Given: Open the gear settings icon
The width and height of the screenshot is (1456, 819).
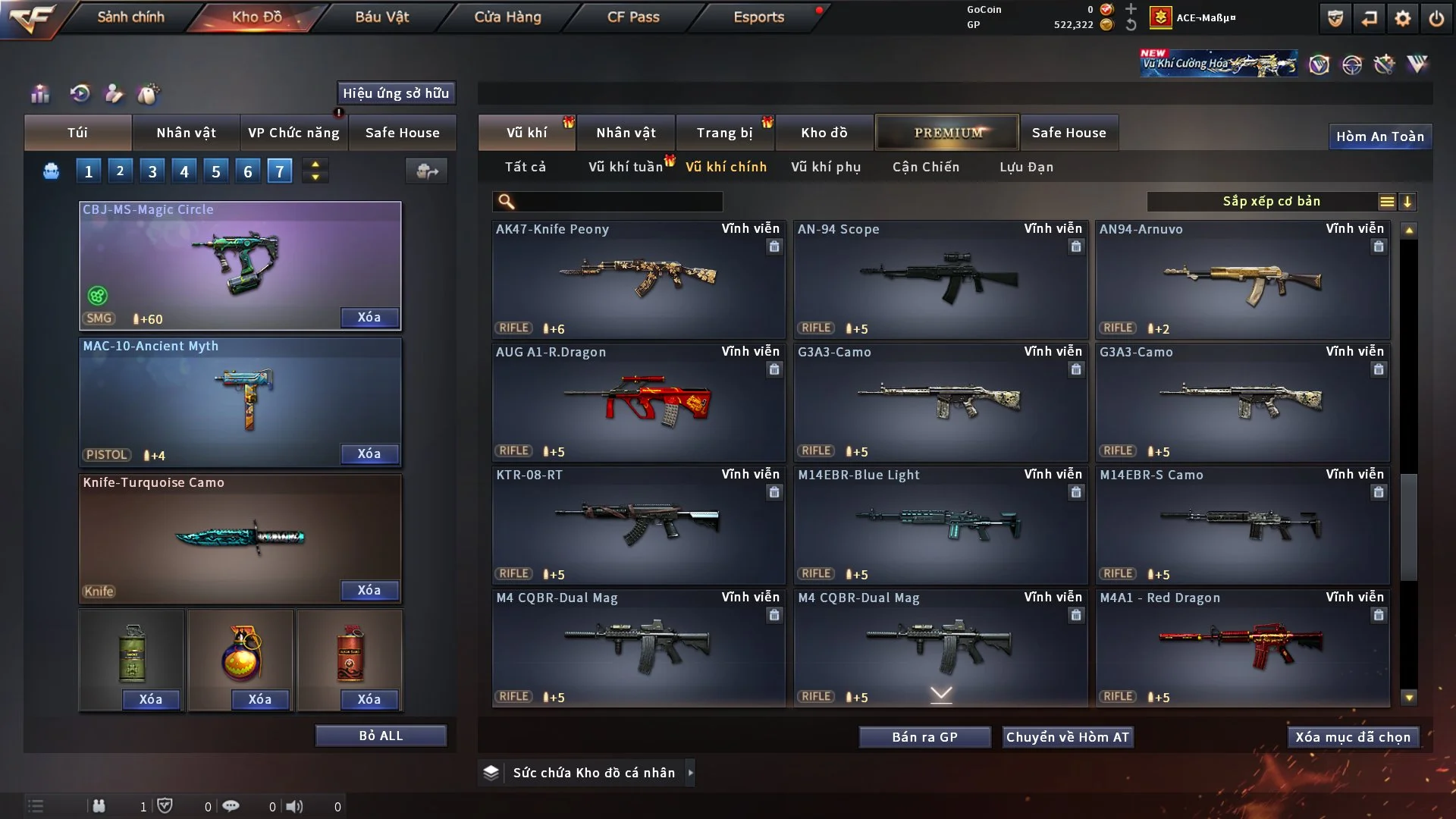Looking at the screenshot, I should [x=1403, y=18].
